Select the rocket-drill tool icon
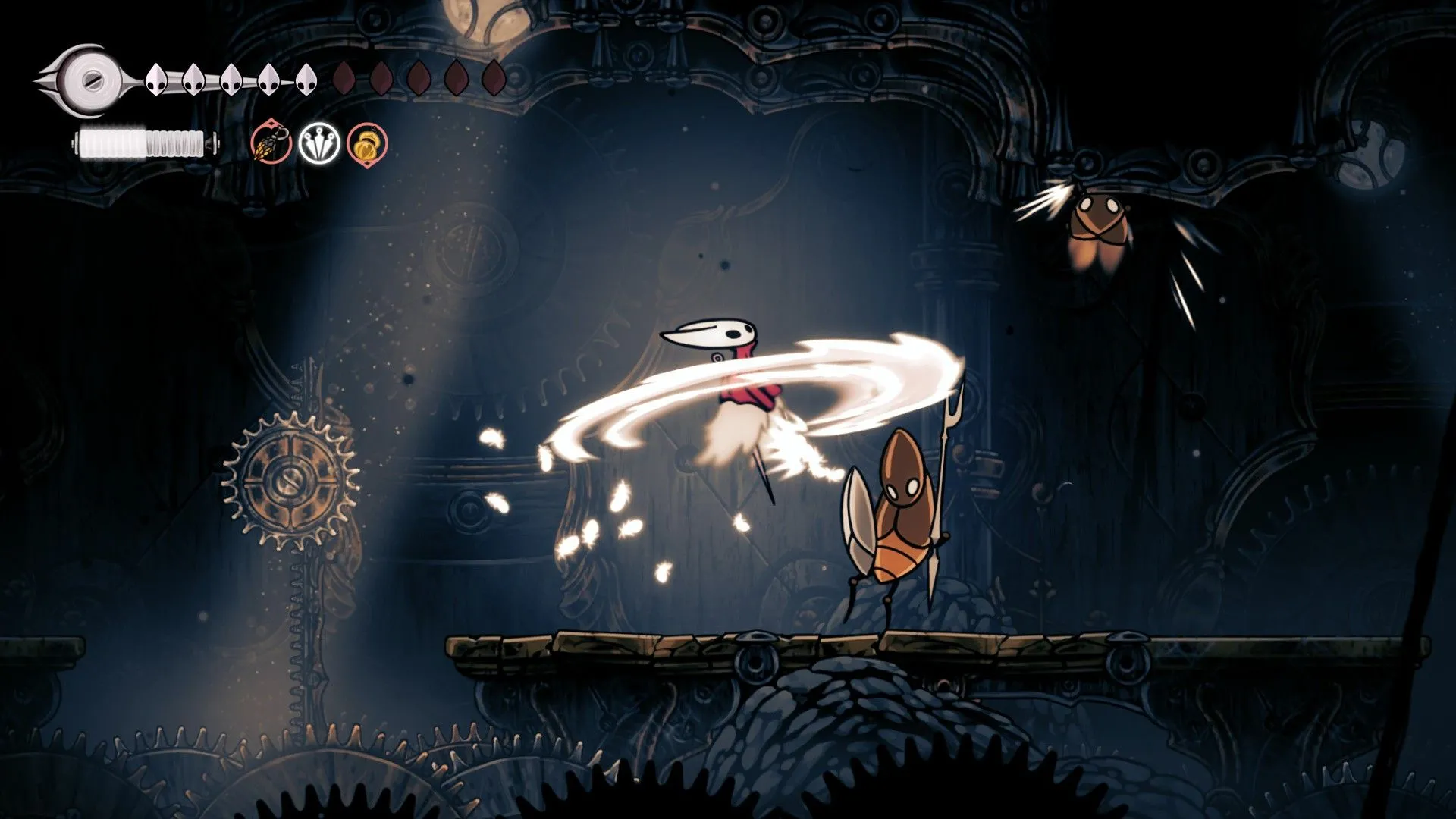This screenshot has width=1456, height=819. coord(272,142)
